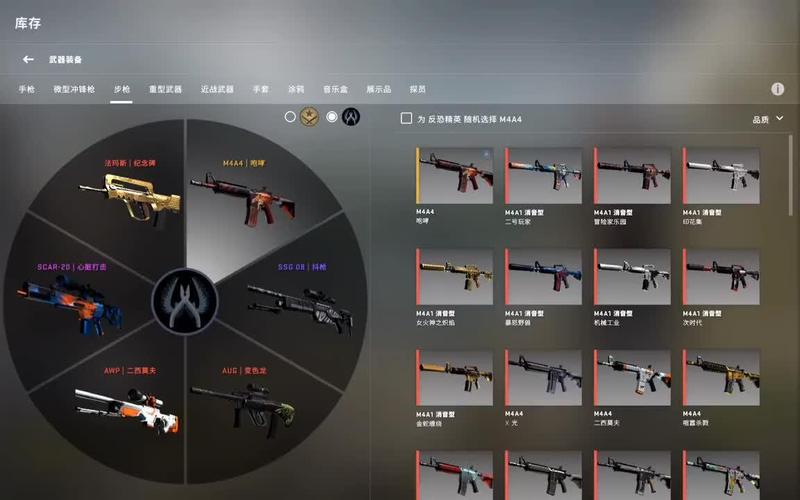The width and height of the screenshot is (800, 500).
Task: Show the 音乐盒 tab
Action: point(334,89)
